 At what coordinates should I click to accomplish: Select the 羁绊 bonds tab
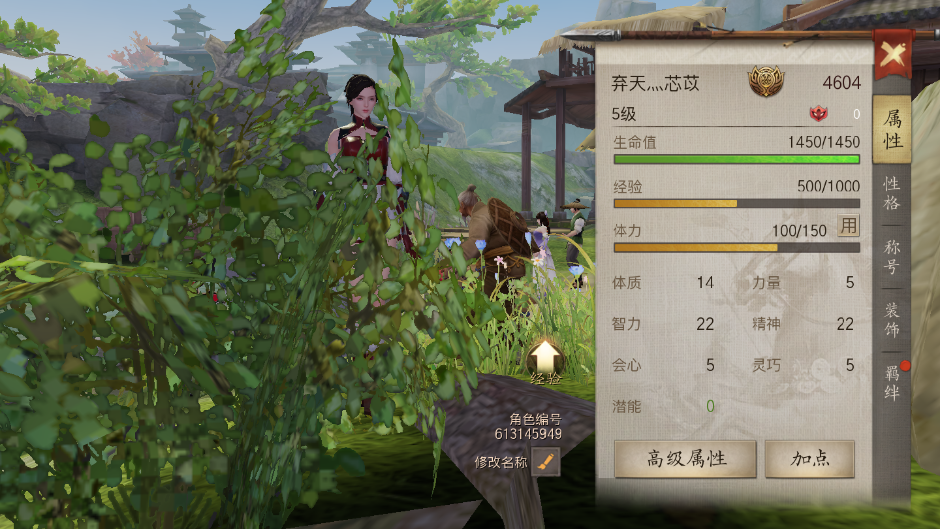click(x=892, y=384)
